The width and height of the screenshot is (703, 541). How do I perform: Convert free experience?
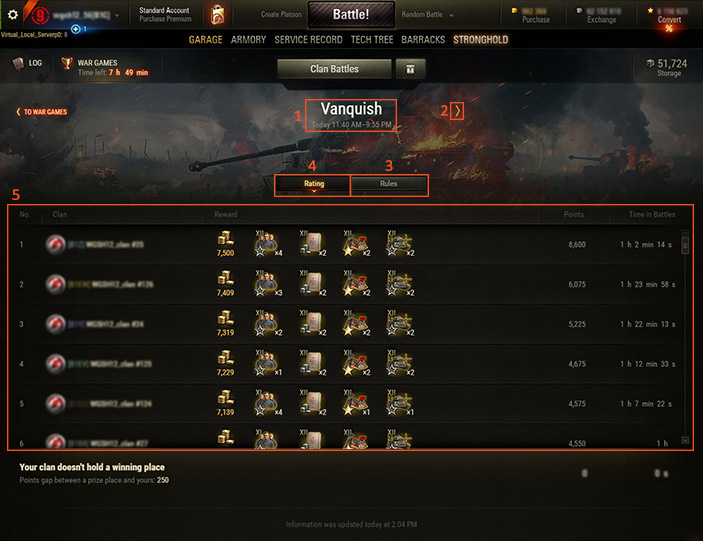coord(669,20)
